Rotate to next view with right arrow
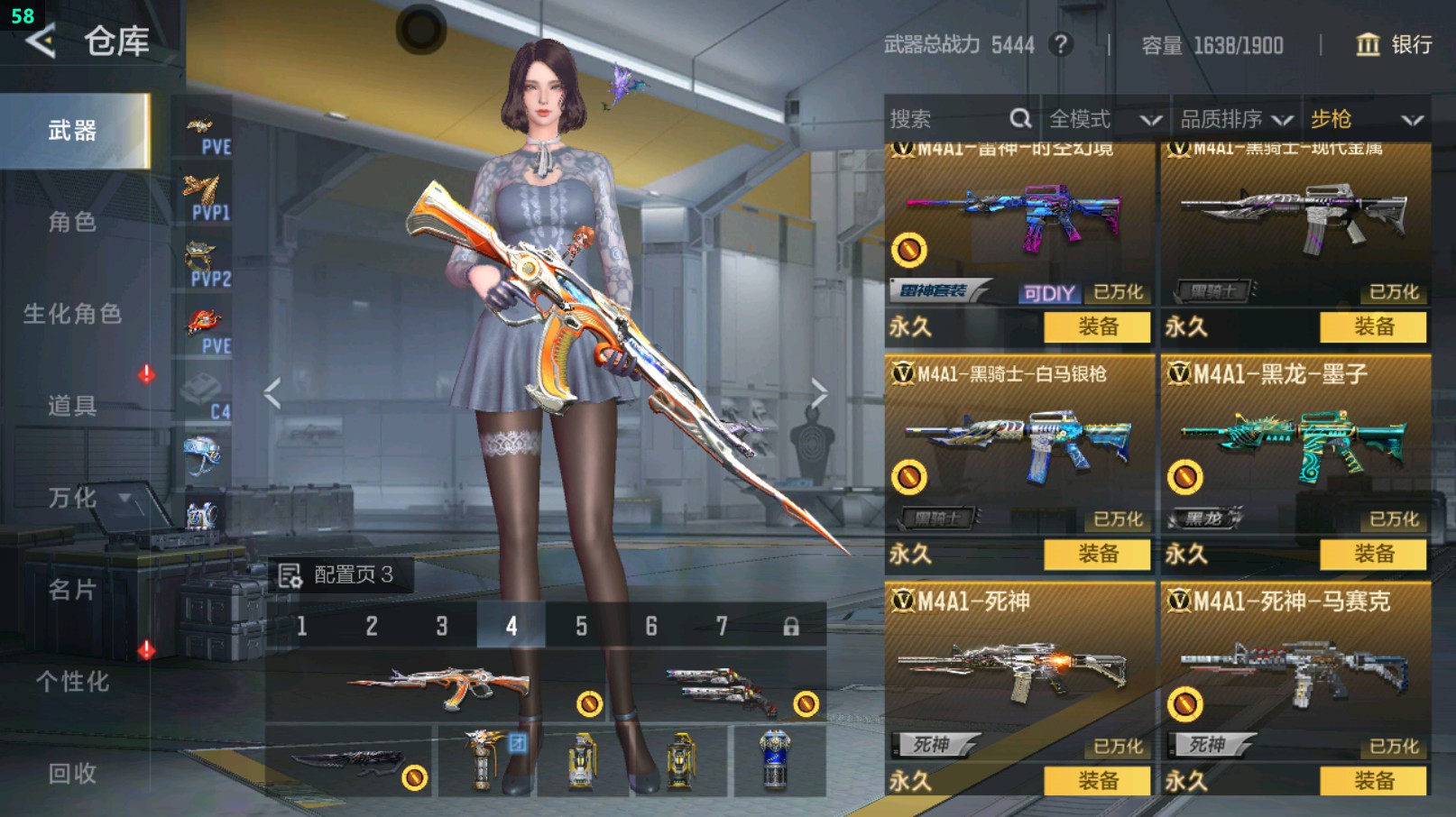 [818, 393]
